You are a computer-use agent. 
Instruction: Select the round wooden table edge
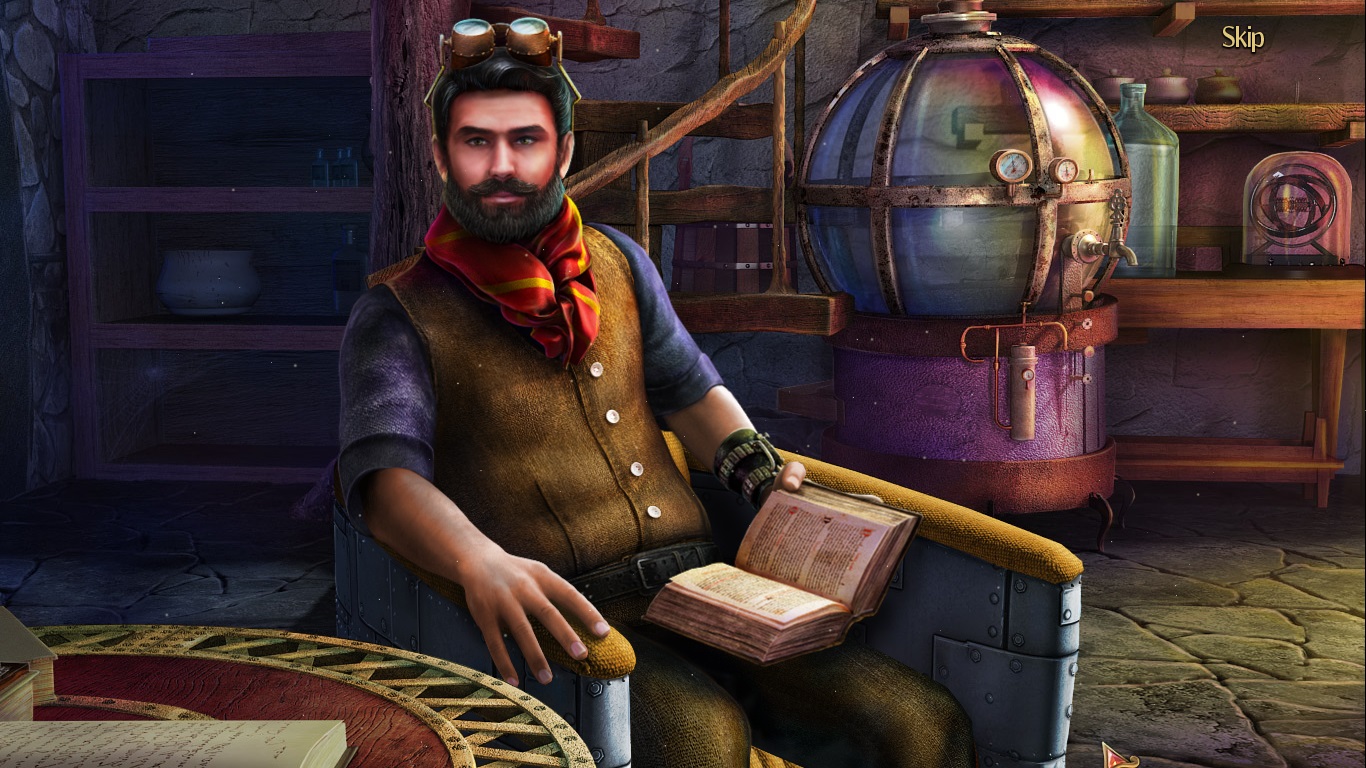[300, 650]
